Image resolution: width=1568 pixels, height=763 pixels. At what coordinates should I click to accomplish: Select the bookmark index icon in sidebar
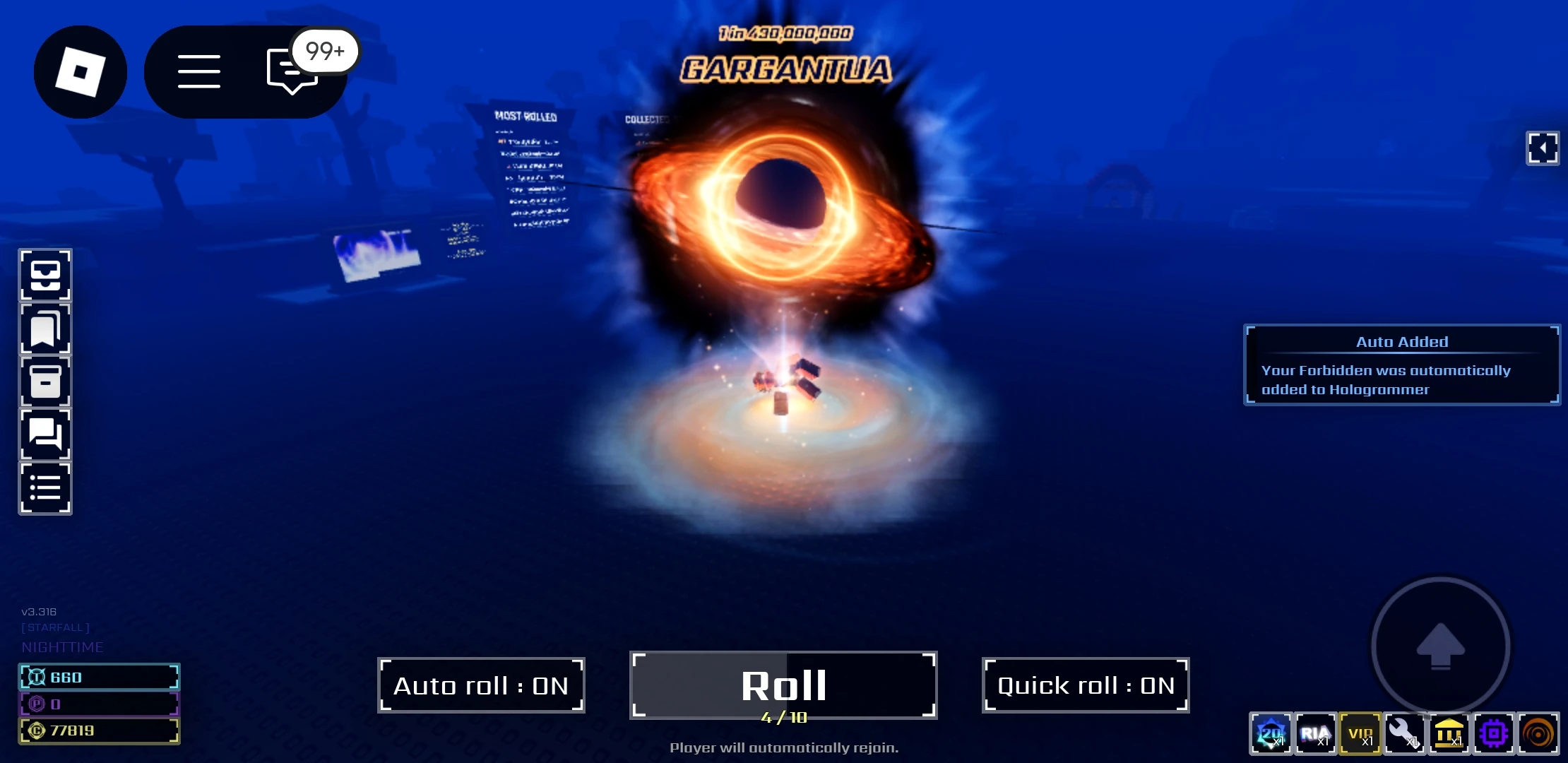(44, 328)
